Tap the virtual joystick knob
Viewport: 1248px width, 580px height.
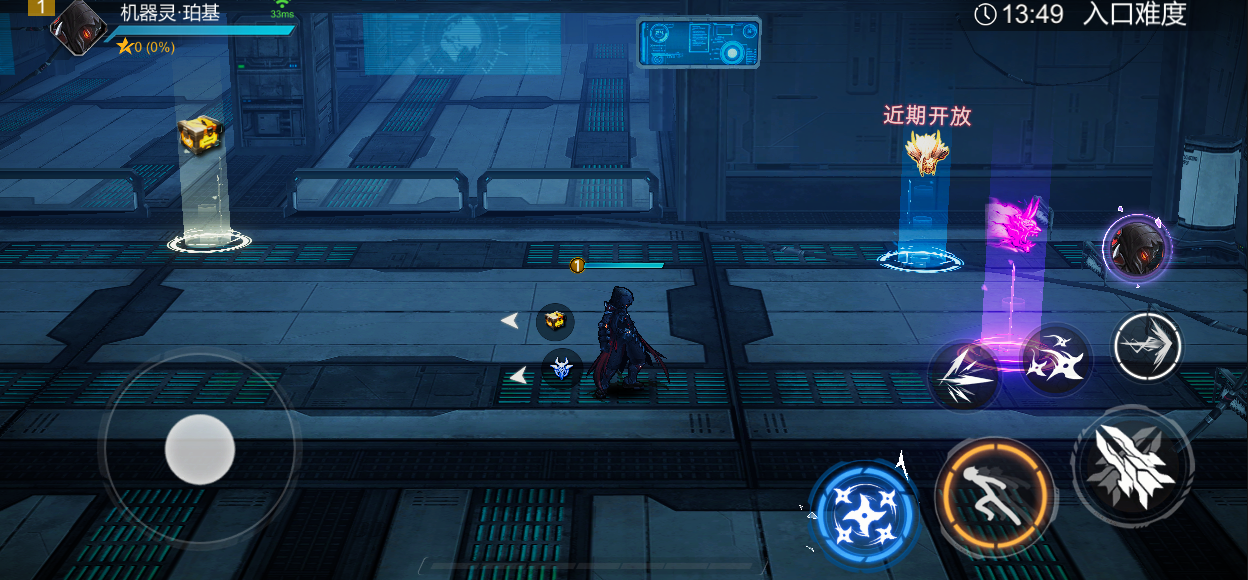(x=200, y=449)
